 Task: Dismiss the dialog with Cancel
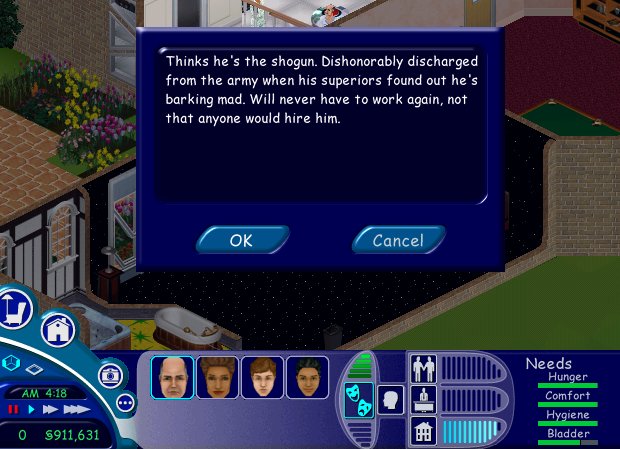pos(398,240)
